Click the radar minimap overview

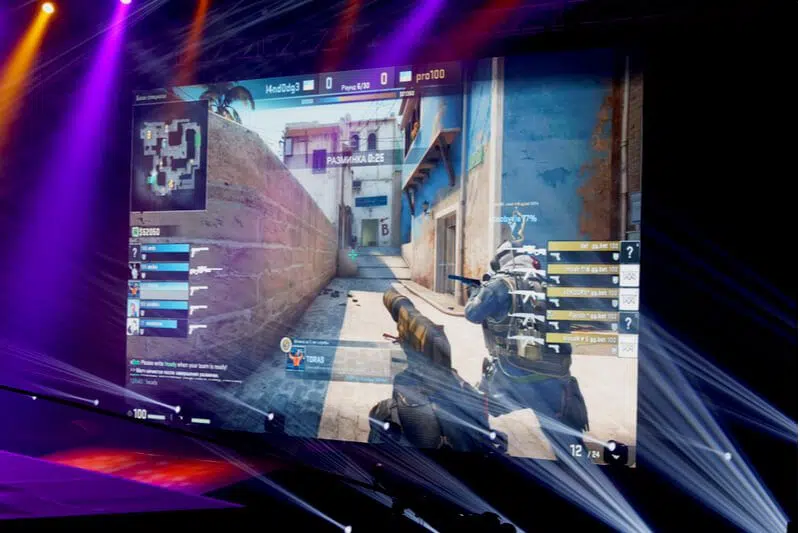(169, 154)
